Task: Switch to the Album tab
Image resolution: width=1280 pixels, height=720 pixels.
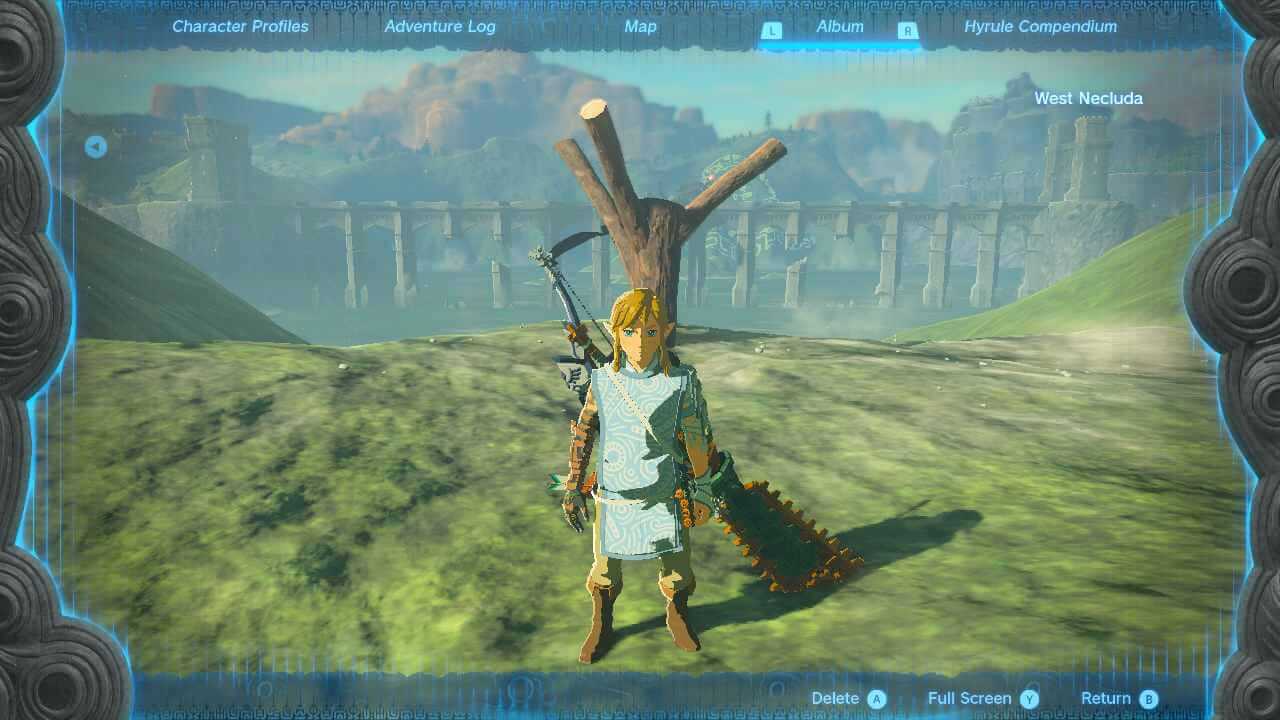Action: click(839, 27)
